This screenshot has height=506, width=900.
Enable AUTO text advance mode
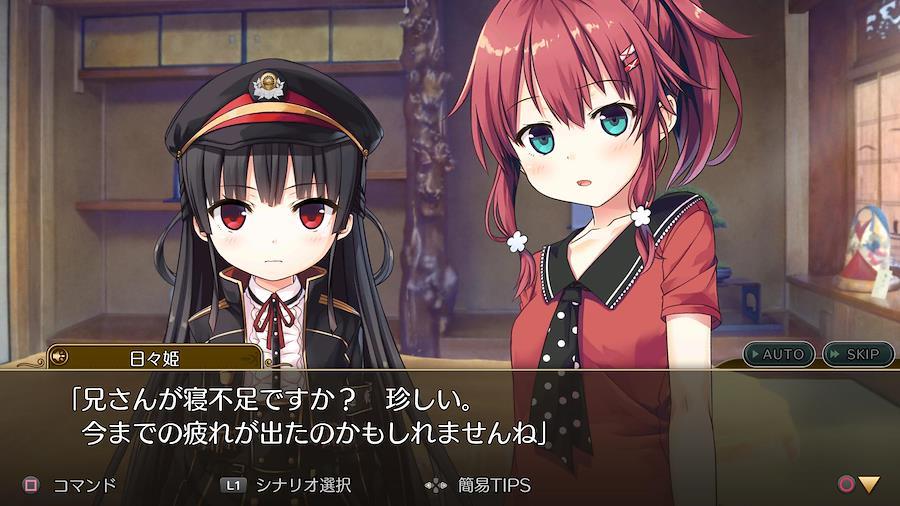coord(780,354)
